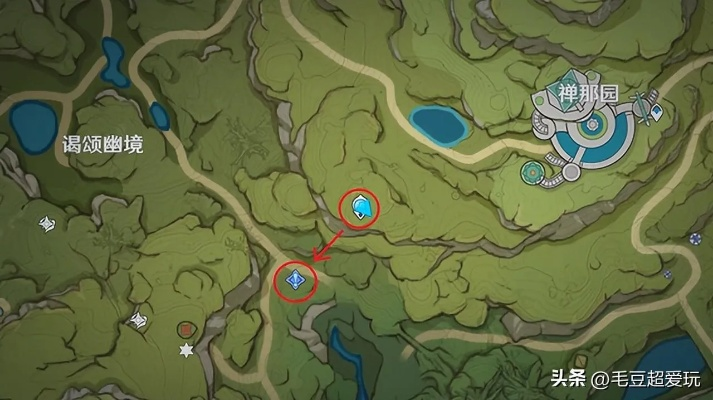This screenshot has height=400, width=713.
Task: Click the white six-pointed star marker
Action: pos(186,349)
